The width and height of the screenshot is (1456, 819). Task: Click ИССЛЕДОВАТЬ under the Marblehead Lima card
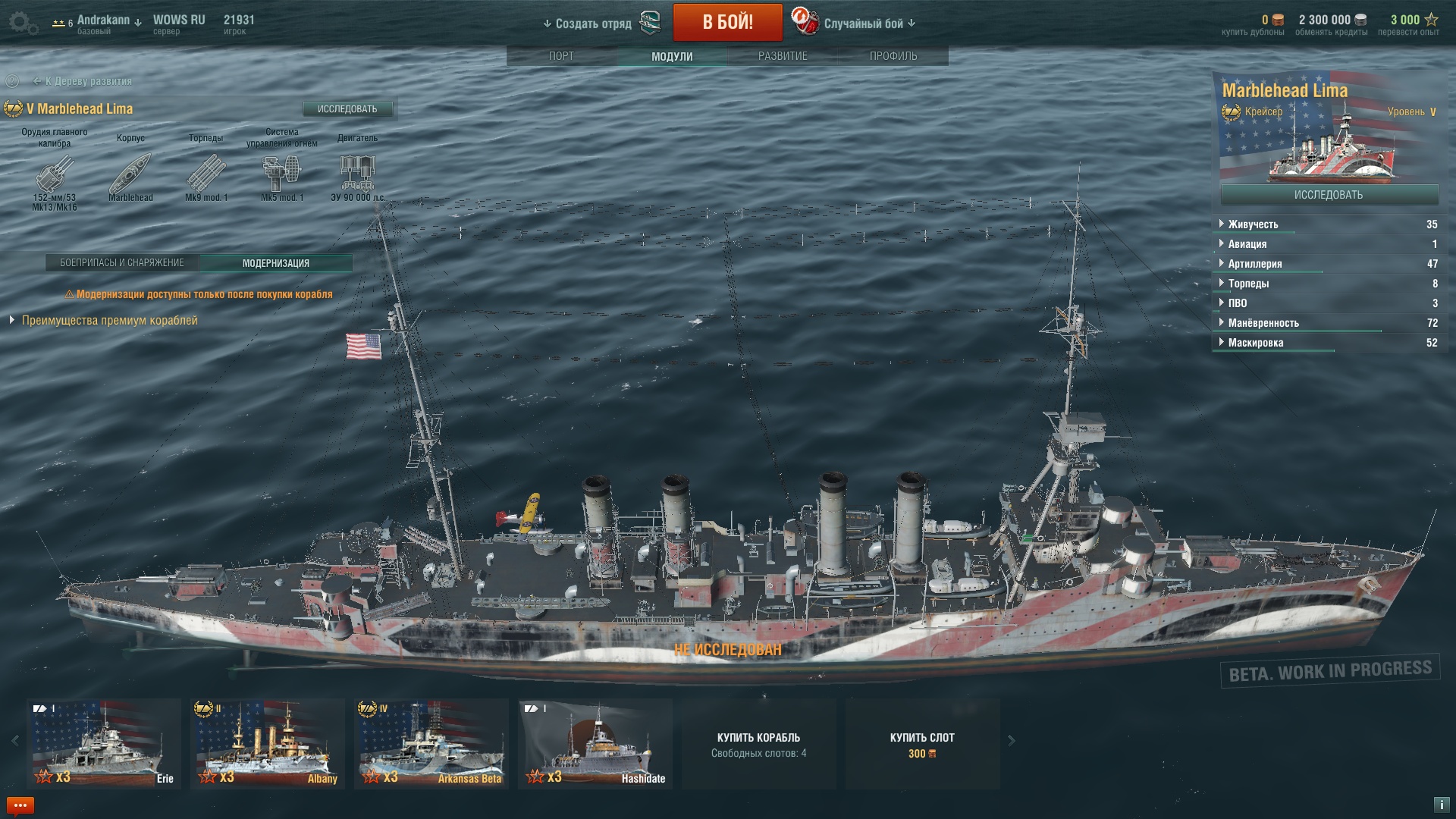(x=1329, y=195)
